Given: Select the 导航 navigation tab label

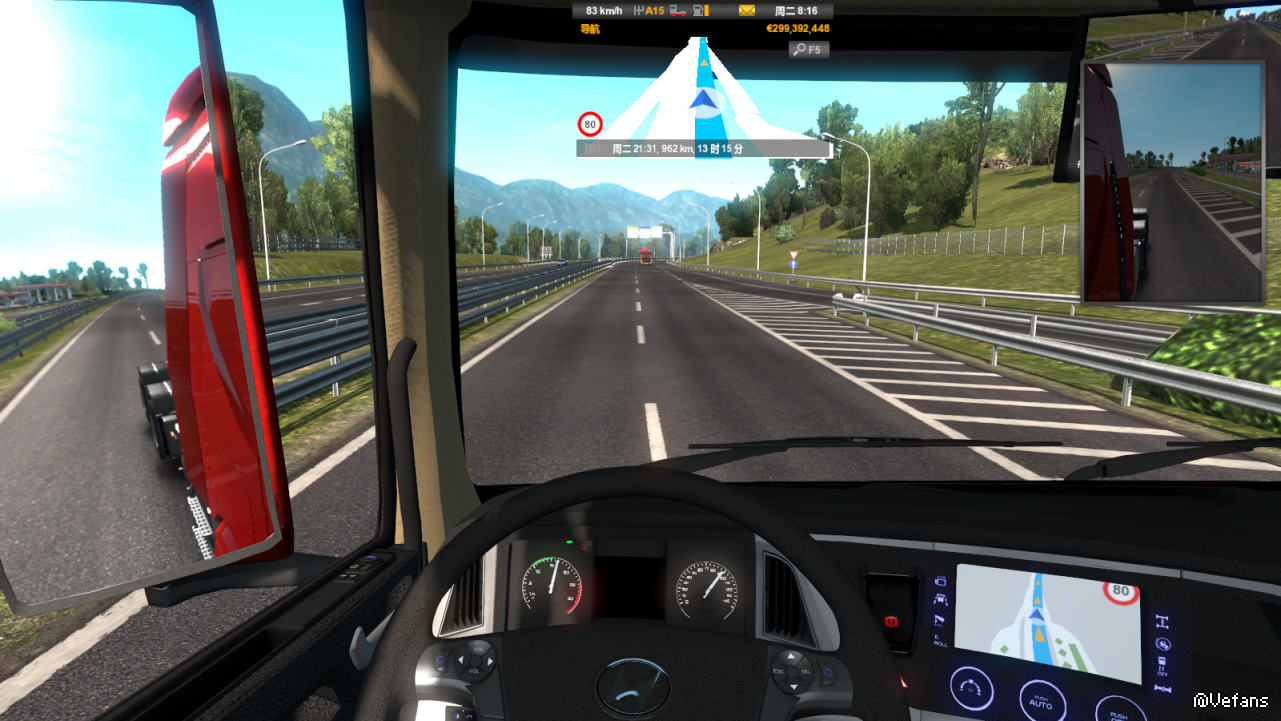Looking at the screenshot, I should point(590,28).
